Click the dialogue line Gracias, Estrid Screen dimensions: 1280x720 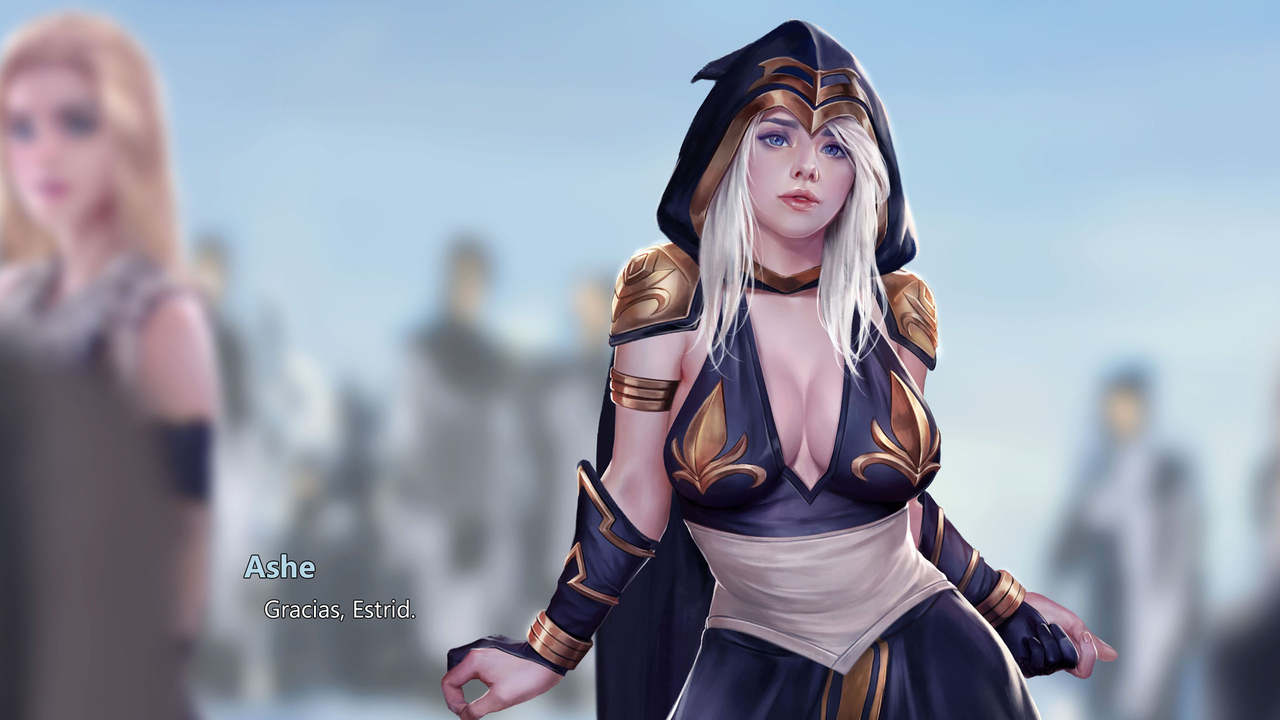340,607
